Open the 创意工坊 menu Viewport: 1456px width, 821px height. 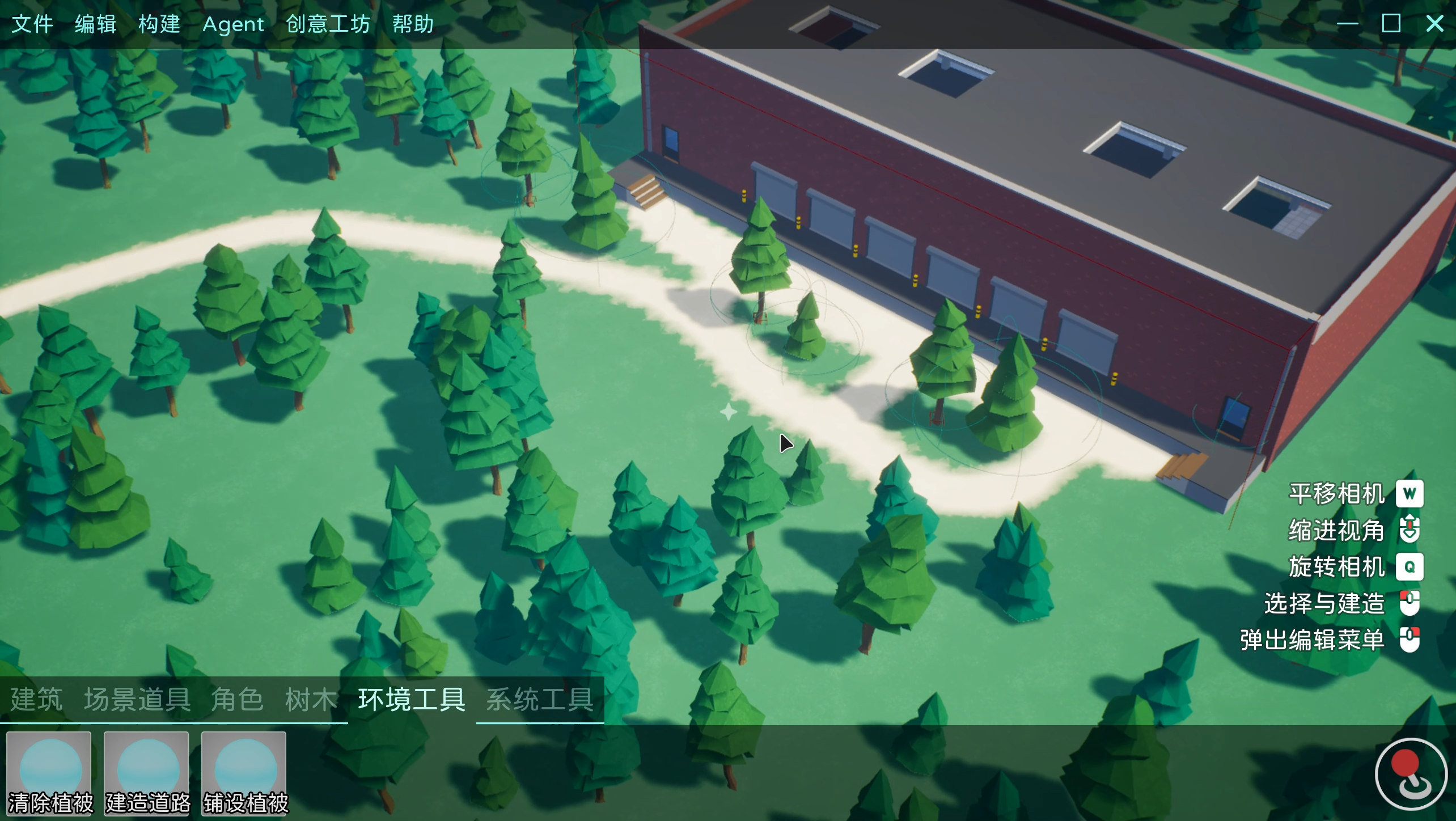tap(328, 24)
